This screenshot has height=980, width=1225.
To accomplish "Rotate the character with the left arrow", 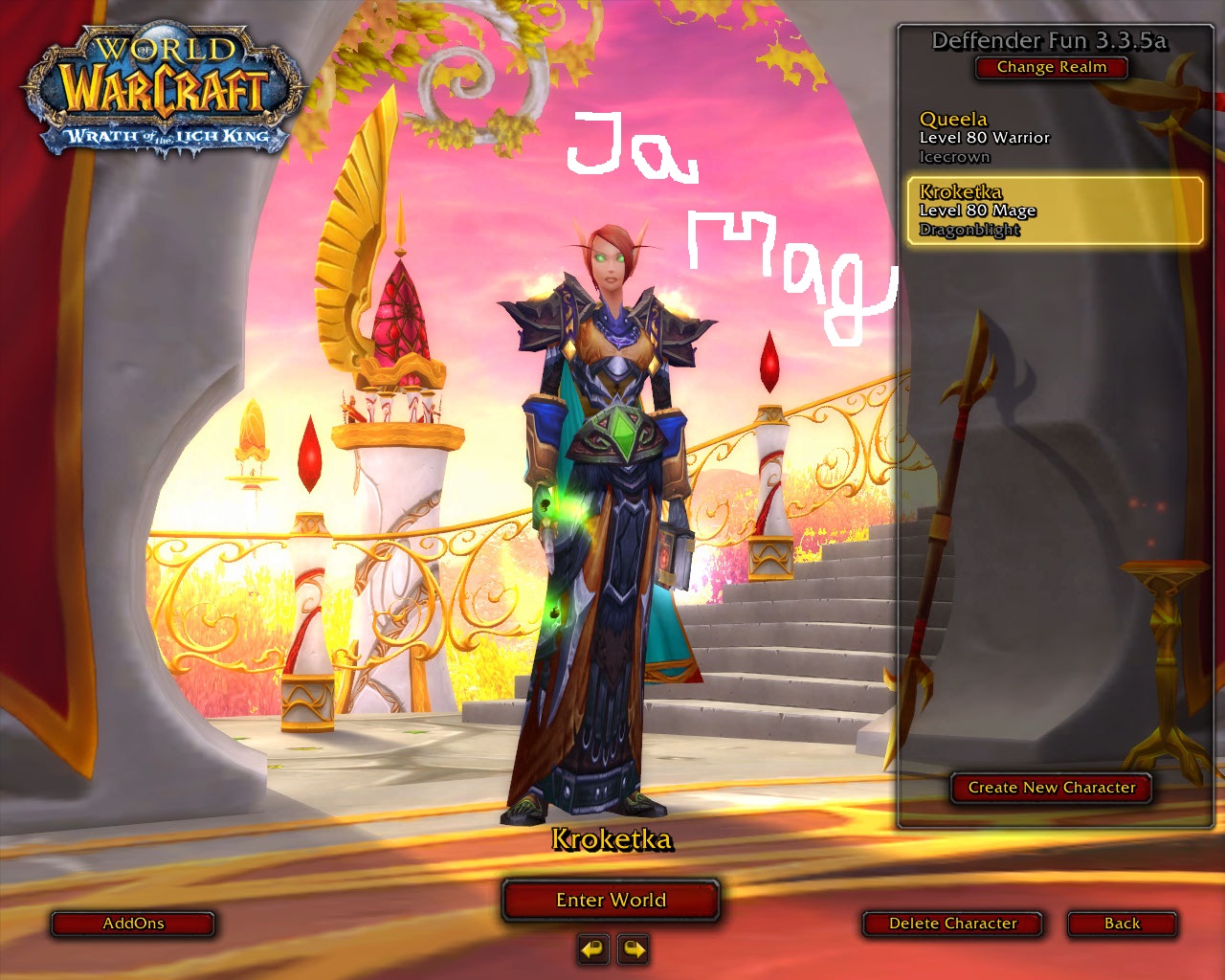I will (593, 949).
